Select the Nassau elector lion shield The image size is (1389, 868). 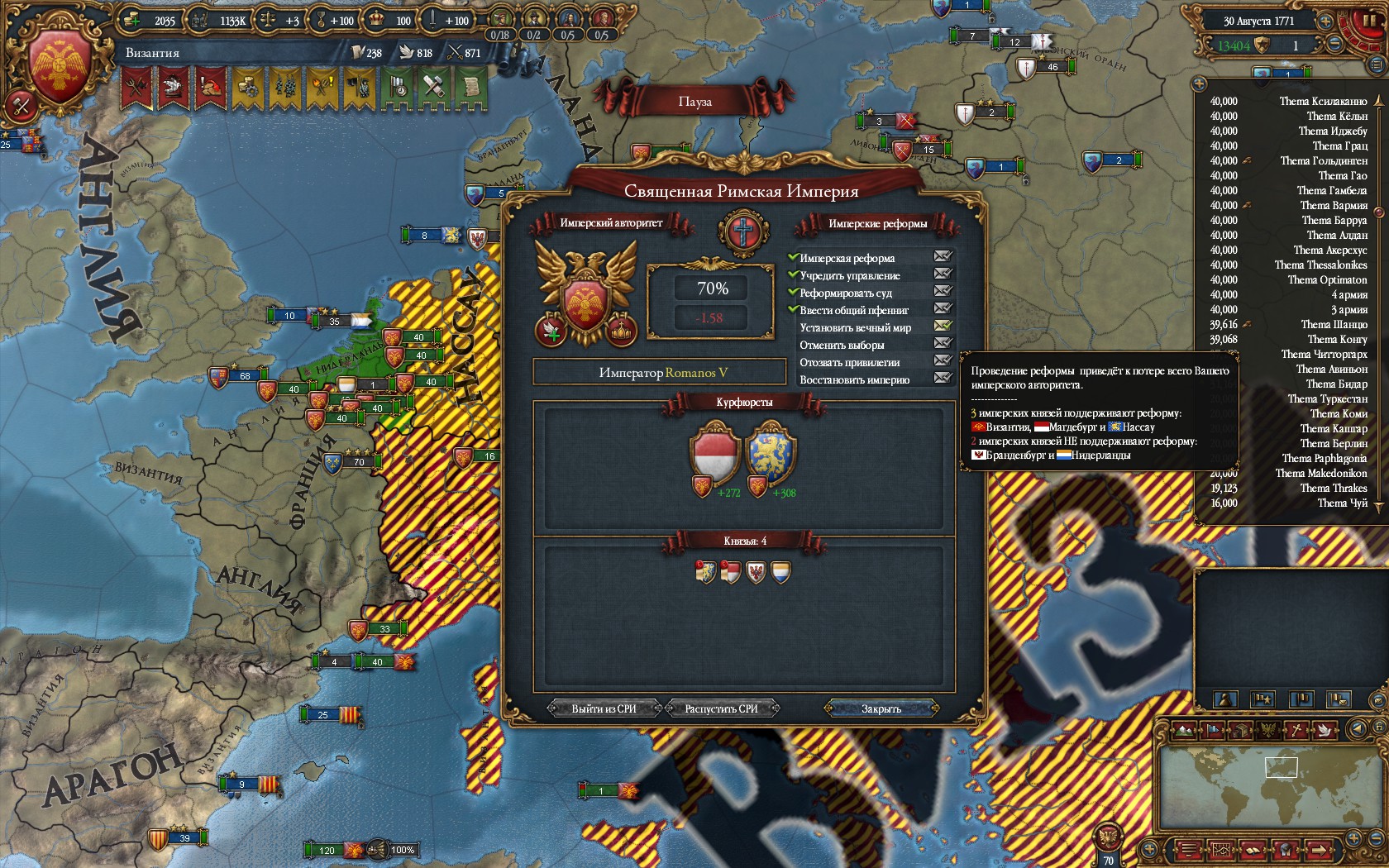pyautogui.click(x=770, y=453)
